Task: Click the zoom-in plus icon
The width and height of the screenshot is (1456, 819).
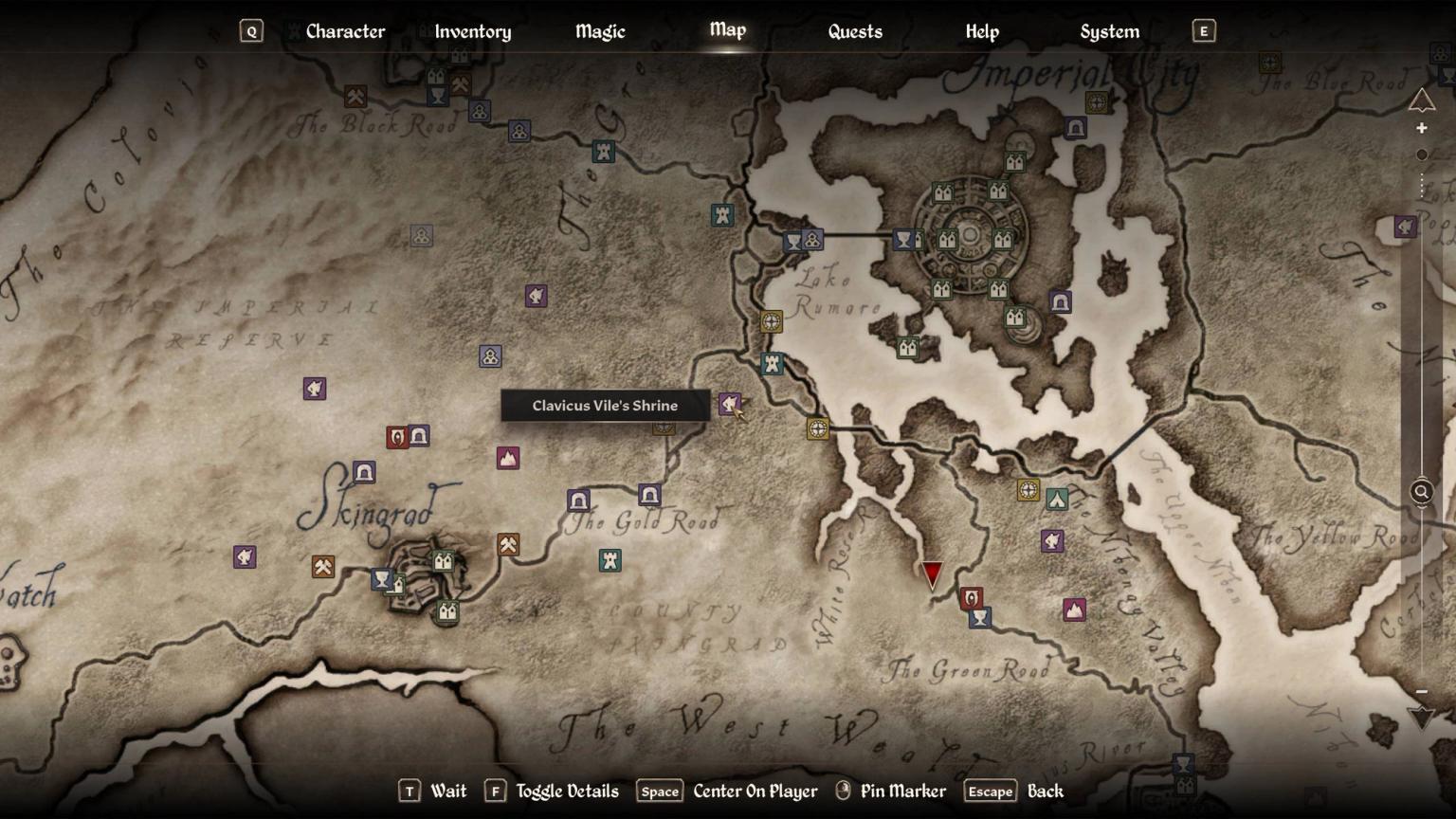Action: 1422,127
